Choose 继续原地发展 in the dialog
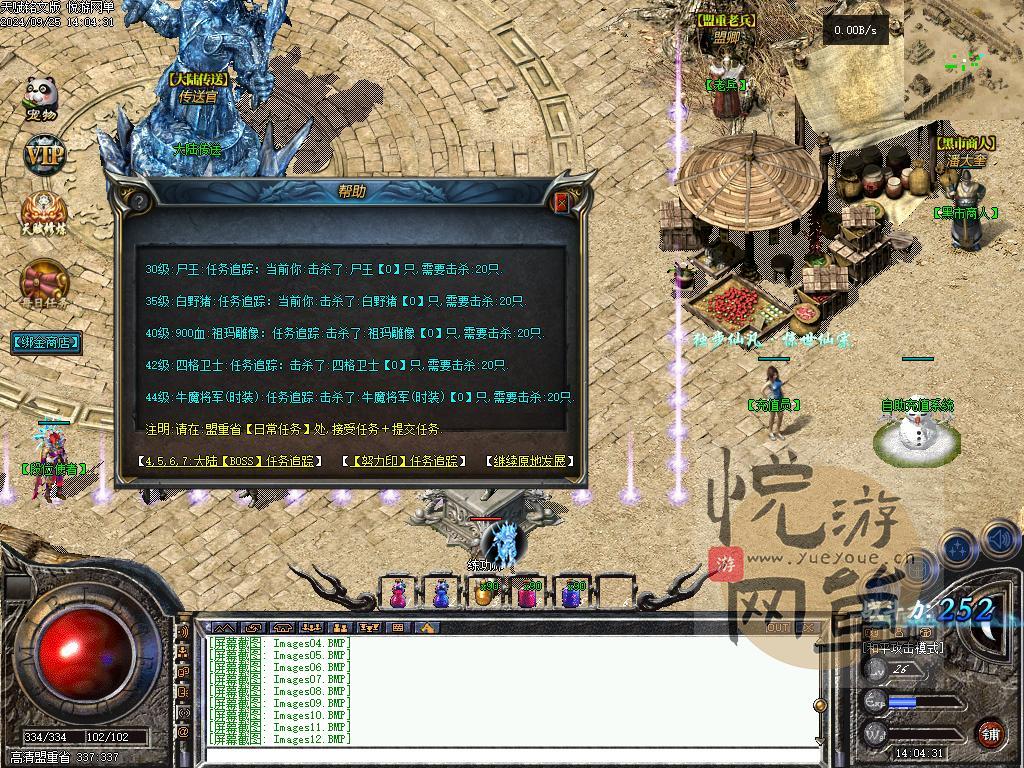This screenshot has width=1024, height=768. click(x=530, y=461)
